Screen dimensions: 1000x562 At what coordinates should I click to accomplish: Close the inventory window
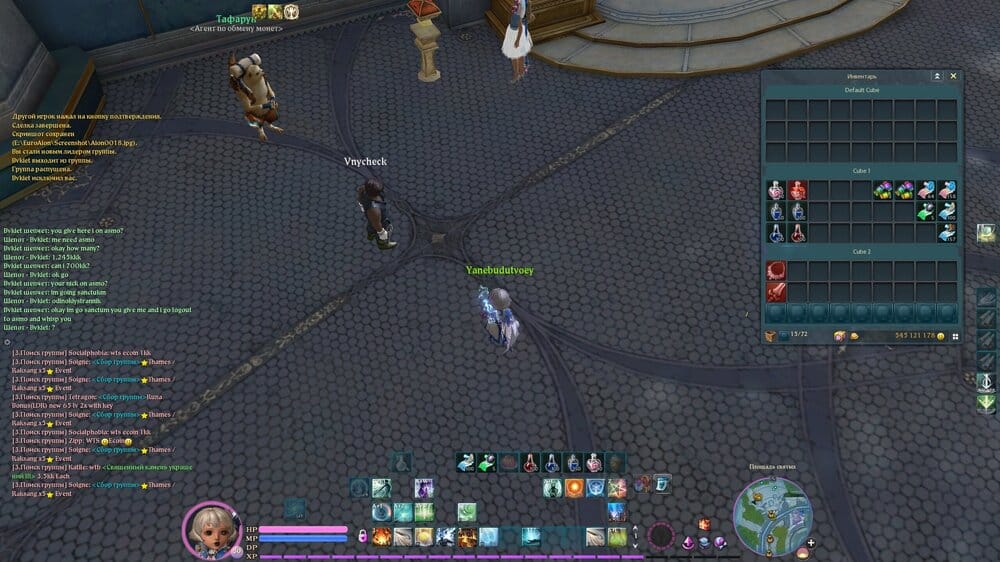[x=953, y=76]
